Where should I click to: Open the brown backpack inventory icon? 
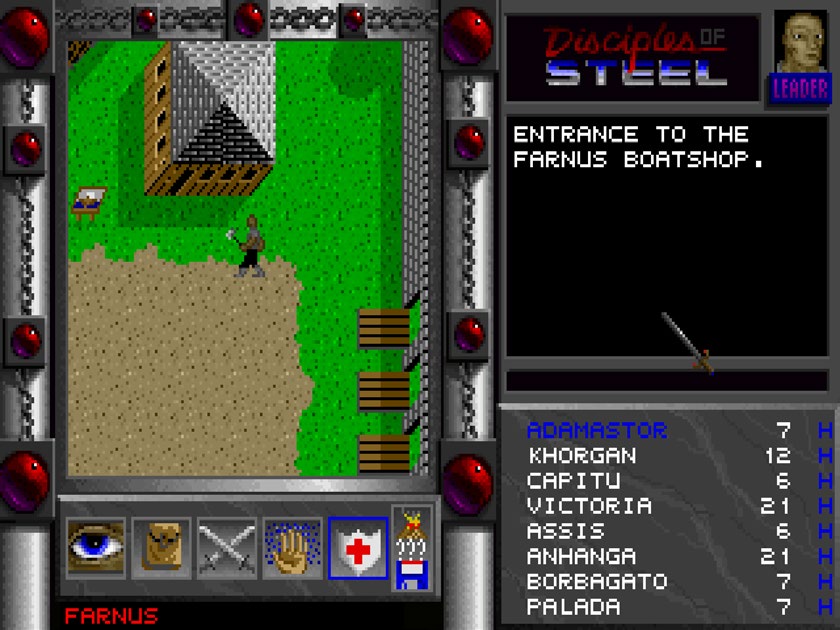(x=161, y=547)
